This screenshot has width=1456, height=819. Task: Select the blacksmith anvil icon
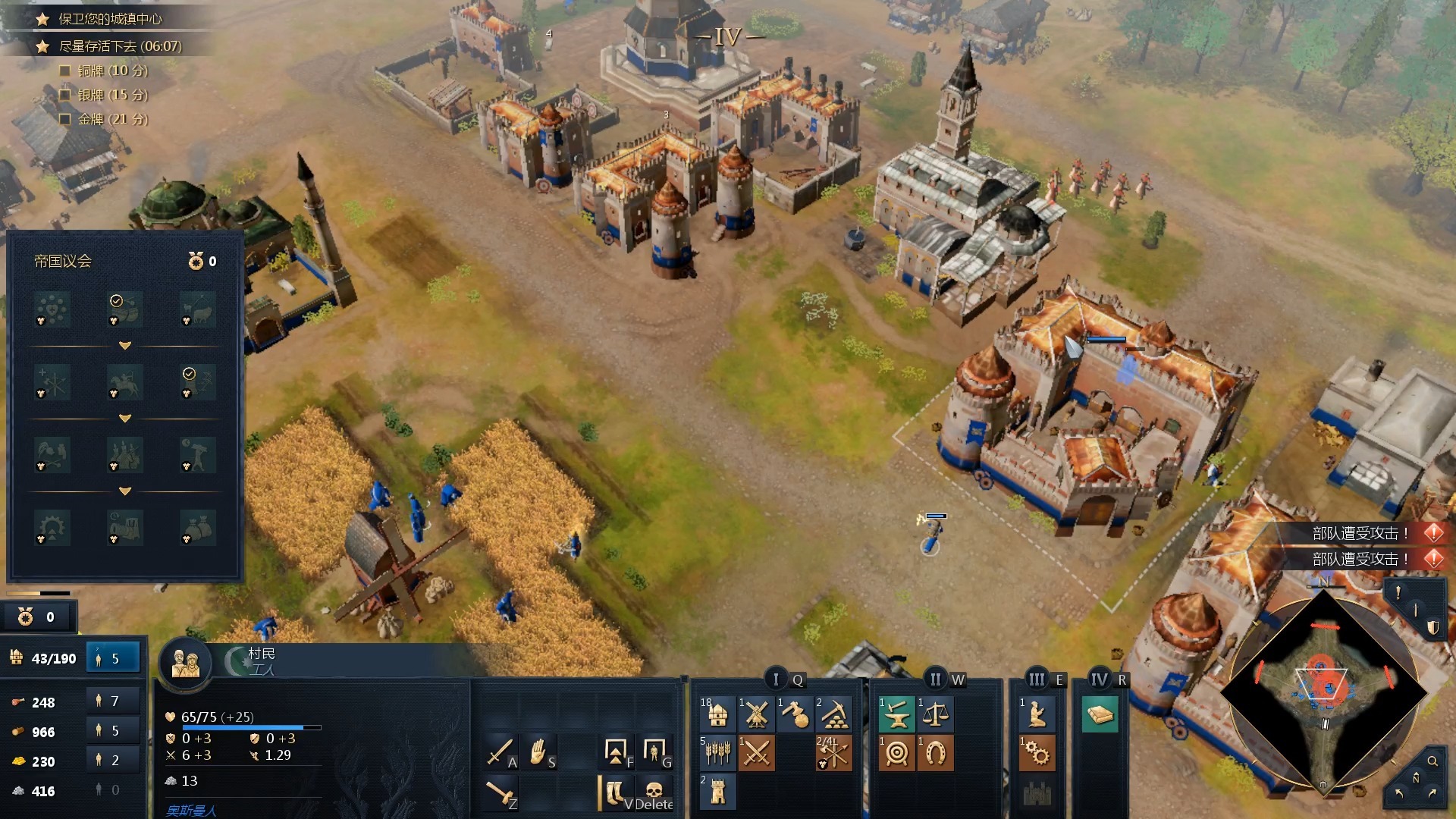tap(896, 714)
